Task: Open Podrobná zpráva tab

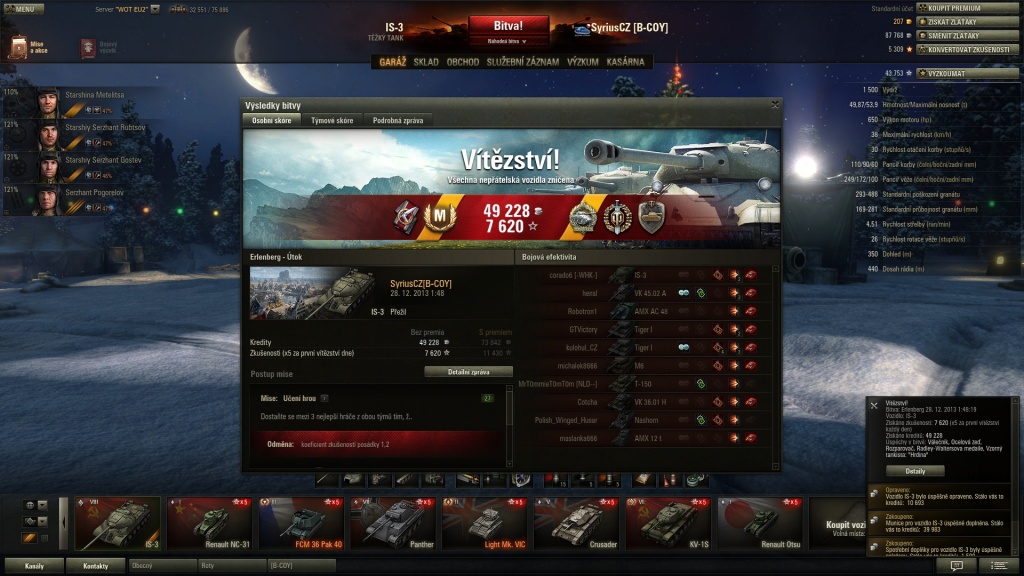Action: (398, 120)
